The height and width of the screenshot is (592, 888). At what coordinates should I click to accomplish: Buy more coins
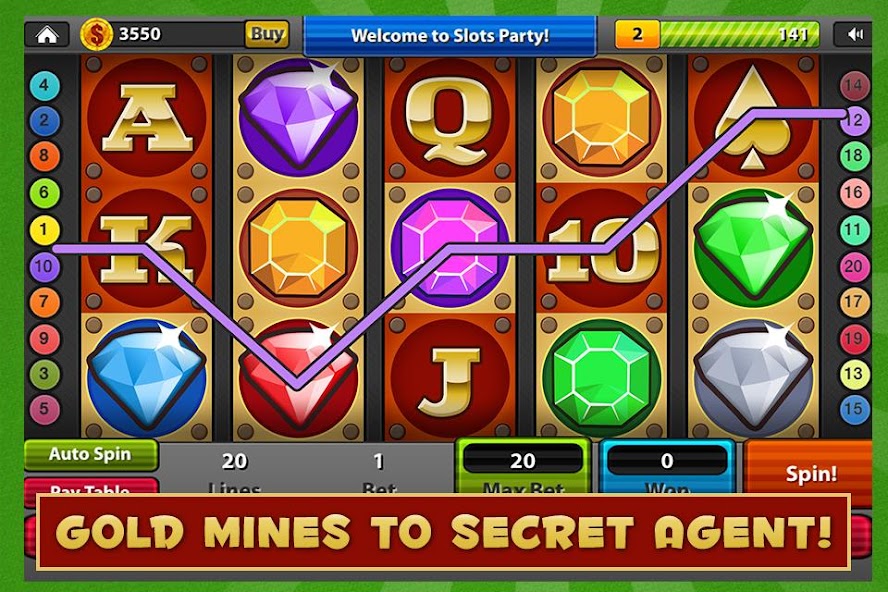coord(267,34)
